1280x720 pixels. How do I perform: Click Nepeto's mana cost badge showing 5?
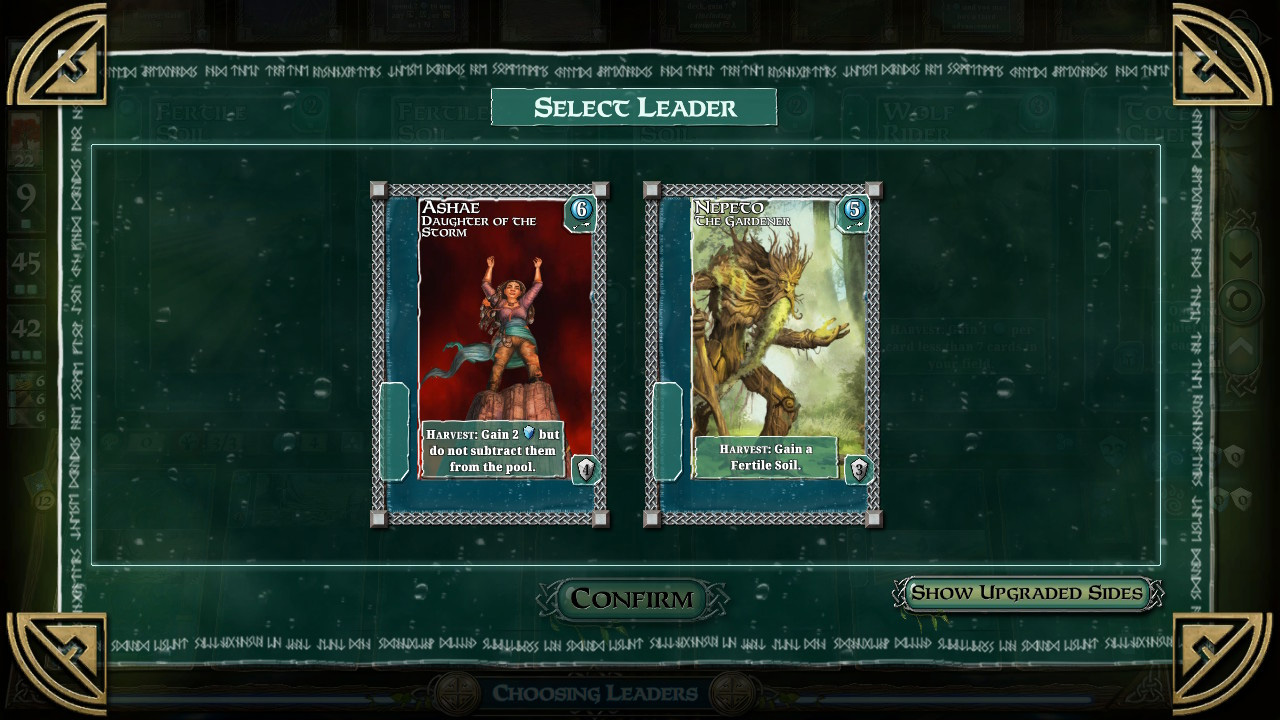[857, 211]
